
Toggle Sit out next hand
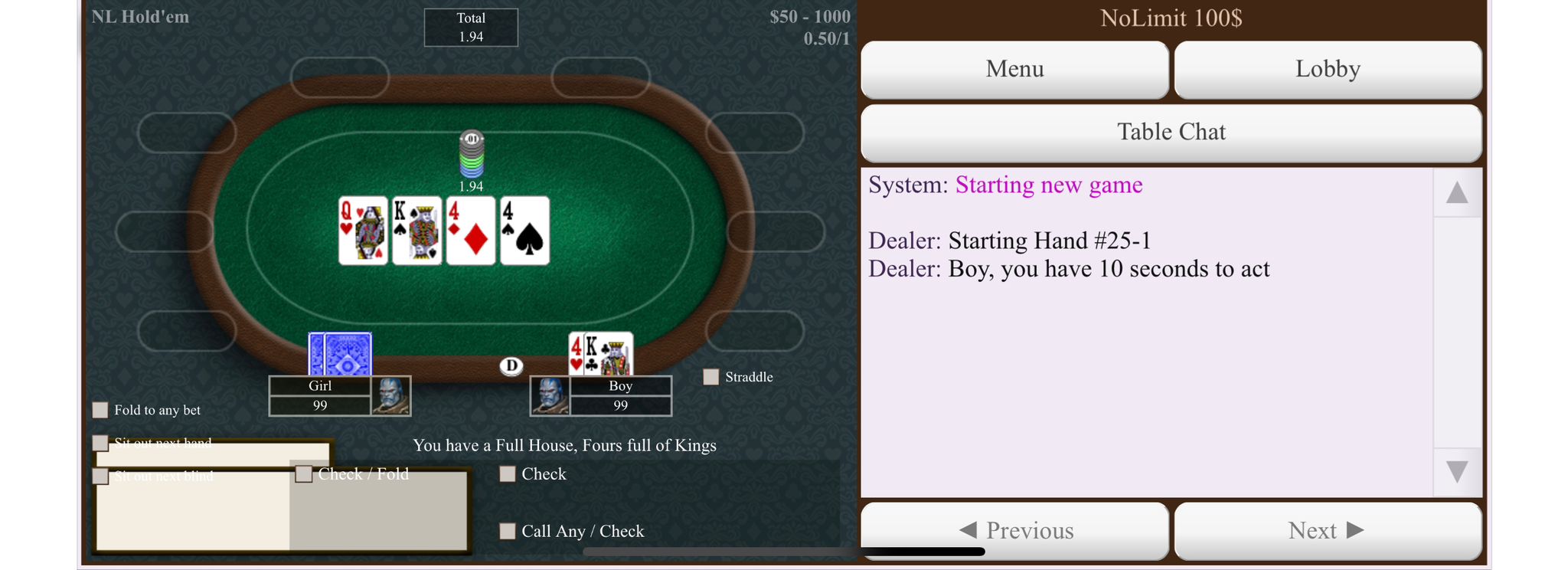tap(100, 443)
